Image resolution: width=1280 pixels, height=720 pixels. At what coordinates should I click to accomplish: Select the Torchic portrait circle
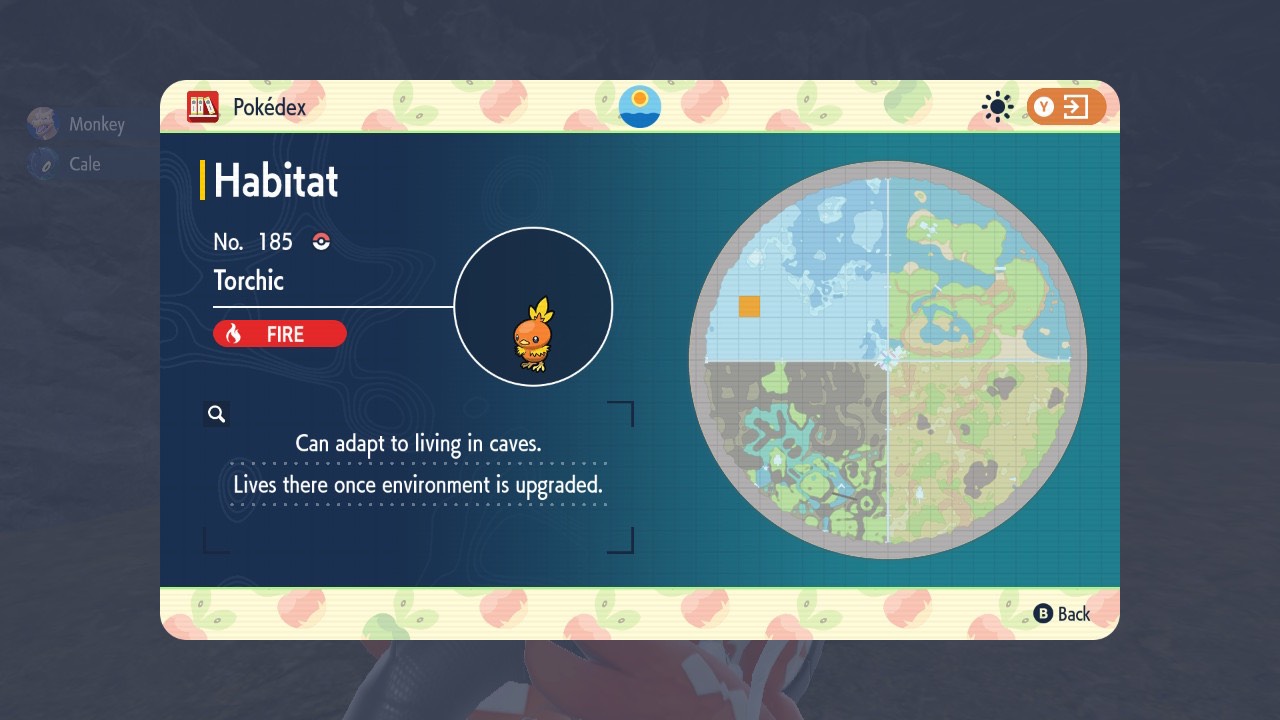point(533,307)
